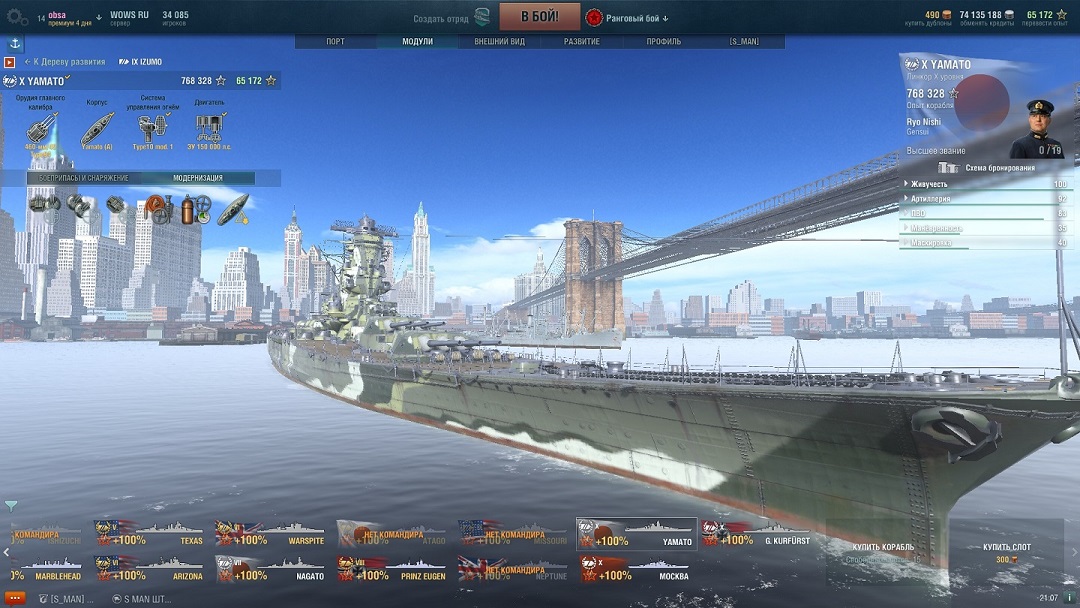Screen dimensions: 1080x608
Task: Switch to the ПОРТ tab
Action: 335,42
